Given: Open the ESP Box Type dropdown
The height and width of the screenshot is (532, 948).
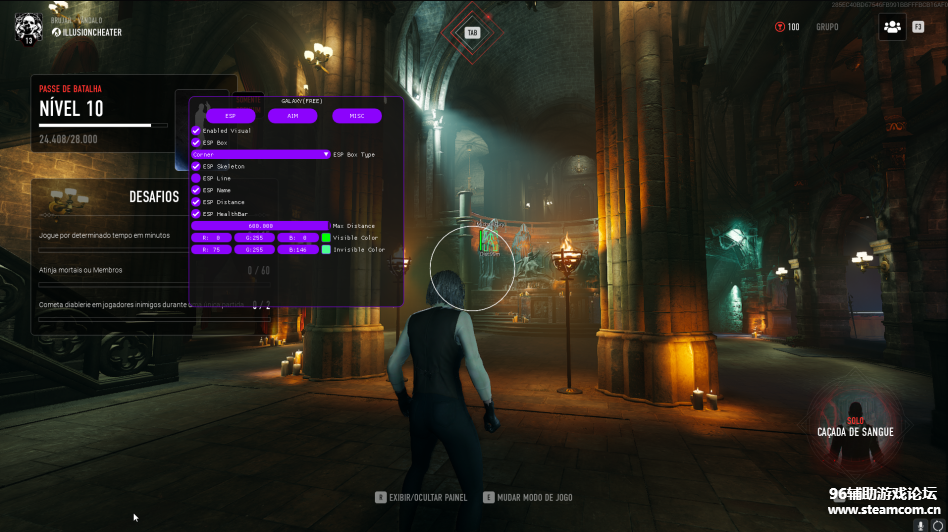Looking at the screenshot, I should point(261,155).
